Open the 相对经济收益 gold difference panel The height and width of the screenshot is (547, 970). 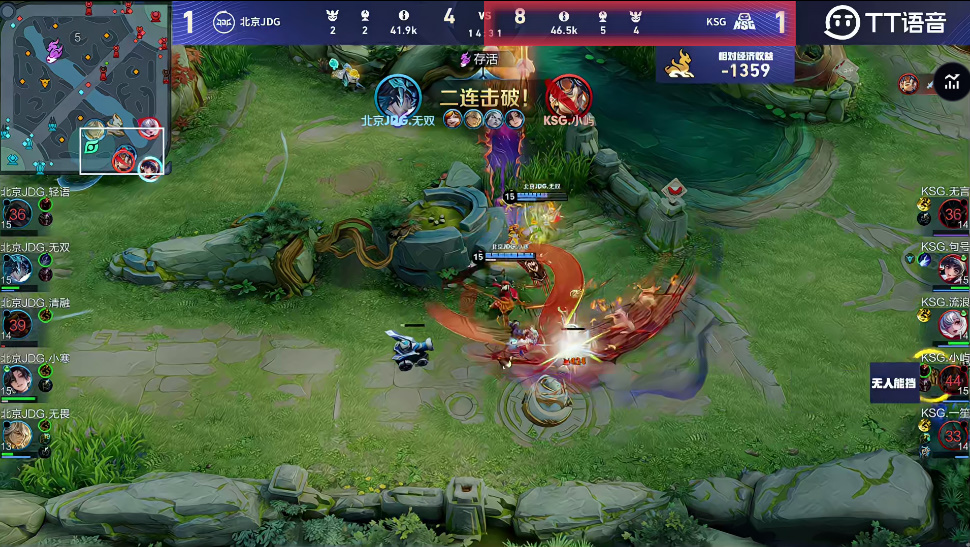point(726,65)
